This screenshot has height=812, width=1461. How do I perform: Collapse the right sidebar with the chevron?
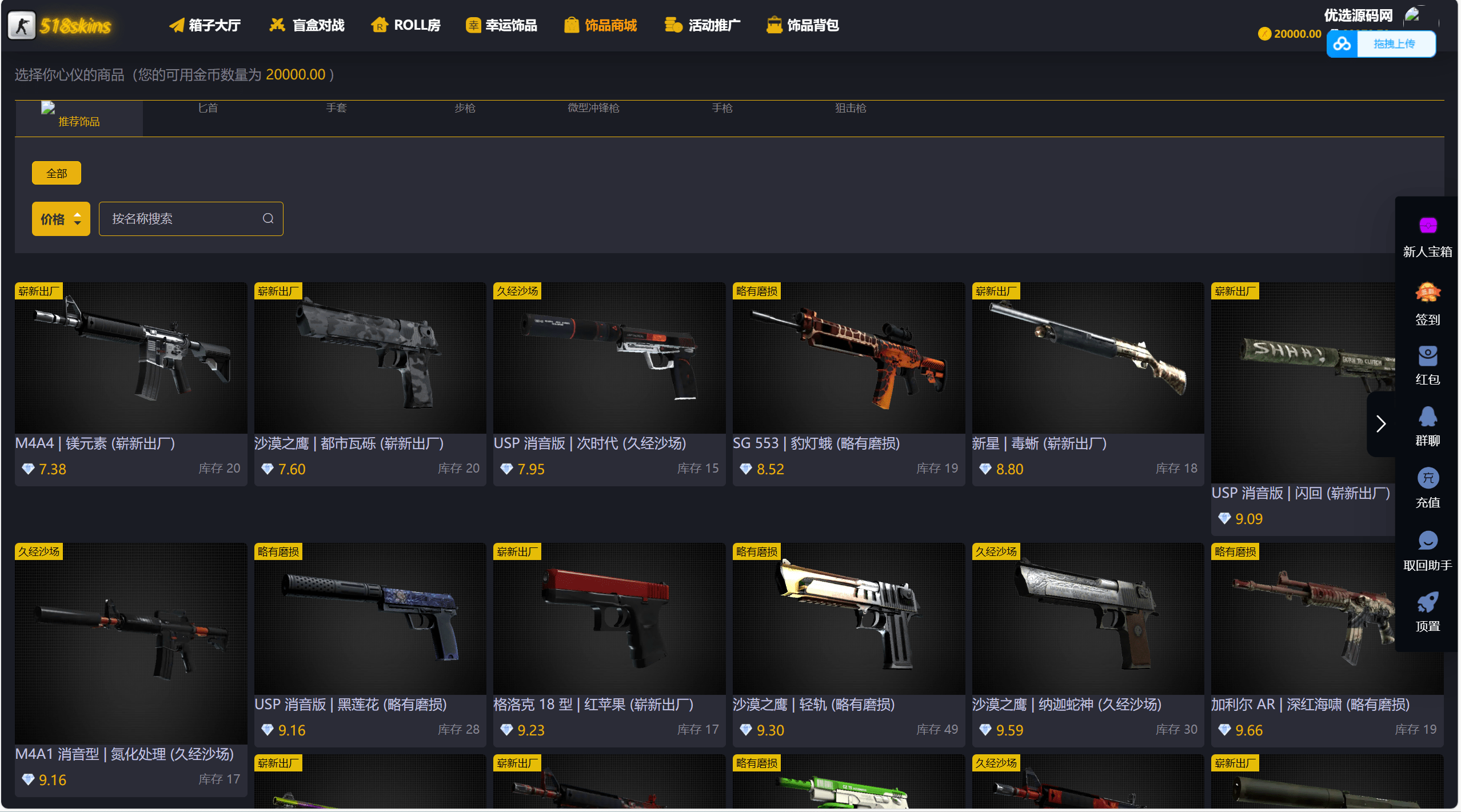[1382, 425]
